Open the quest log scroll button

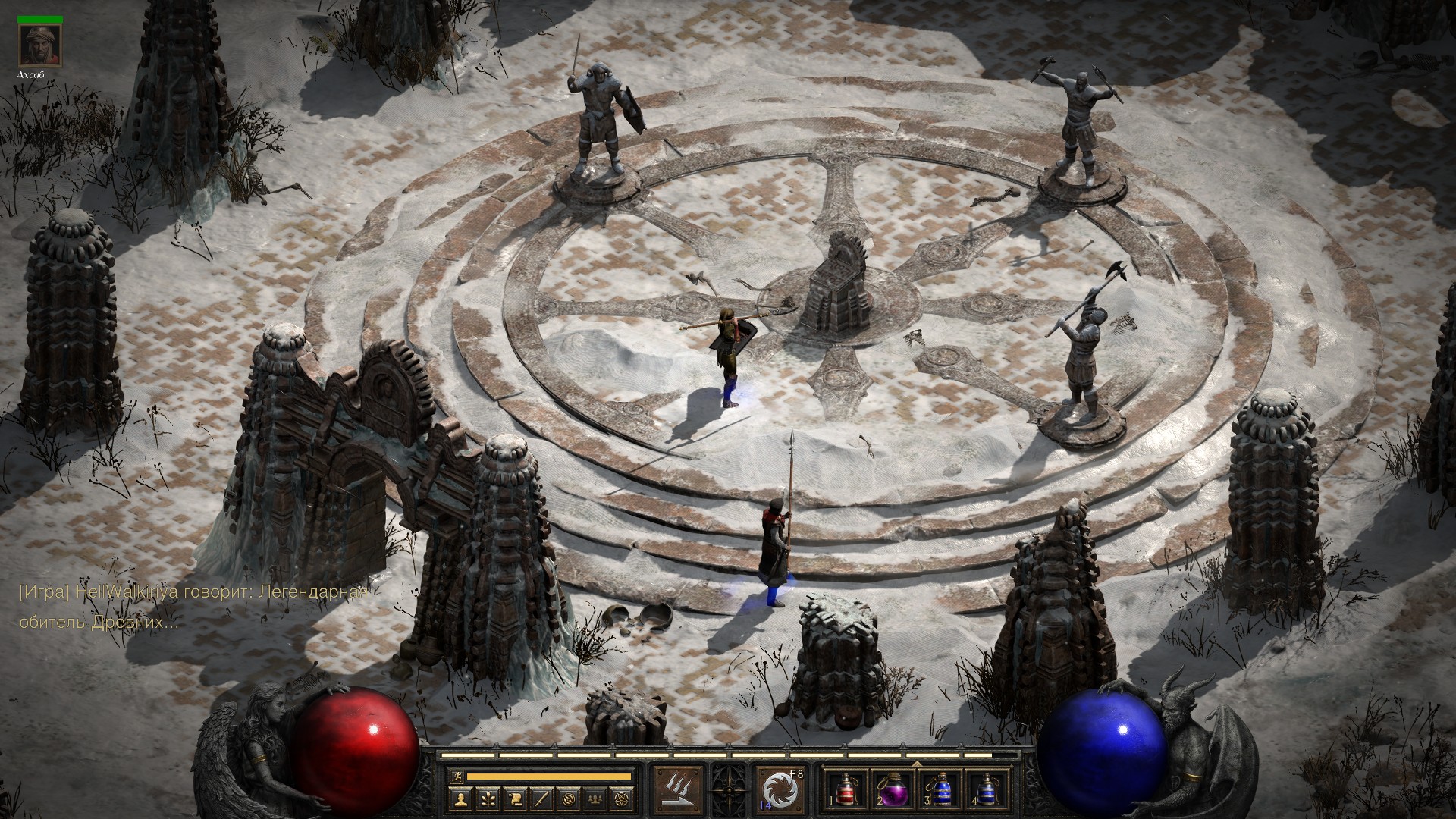(514, 799)
